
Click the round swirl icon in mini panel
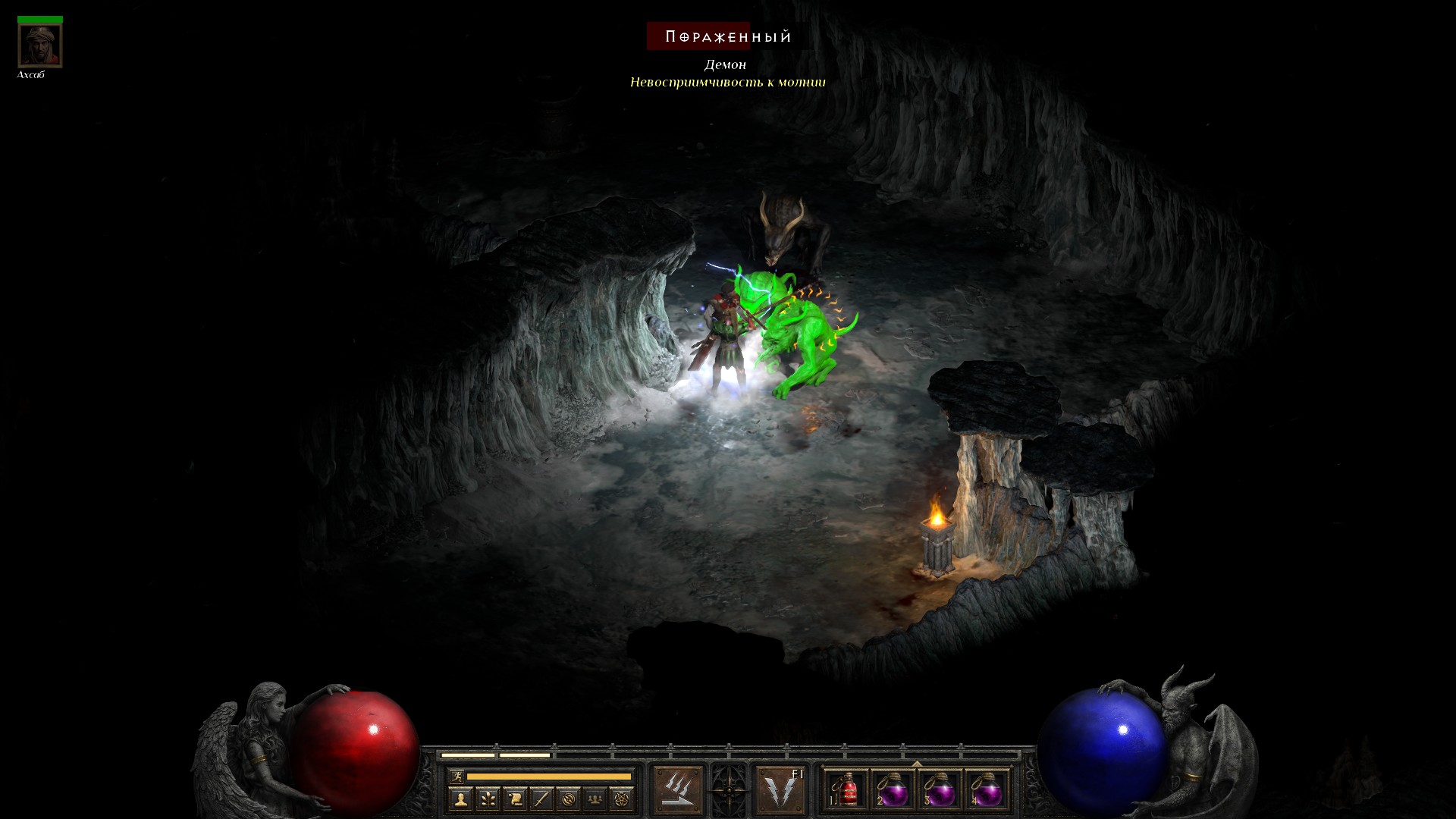click(568, 799)
